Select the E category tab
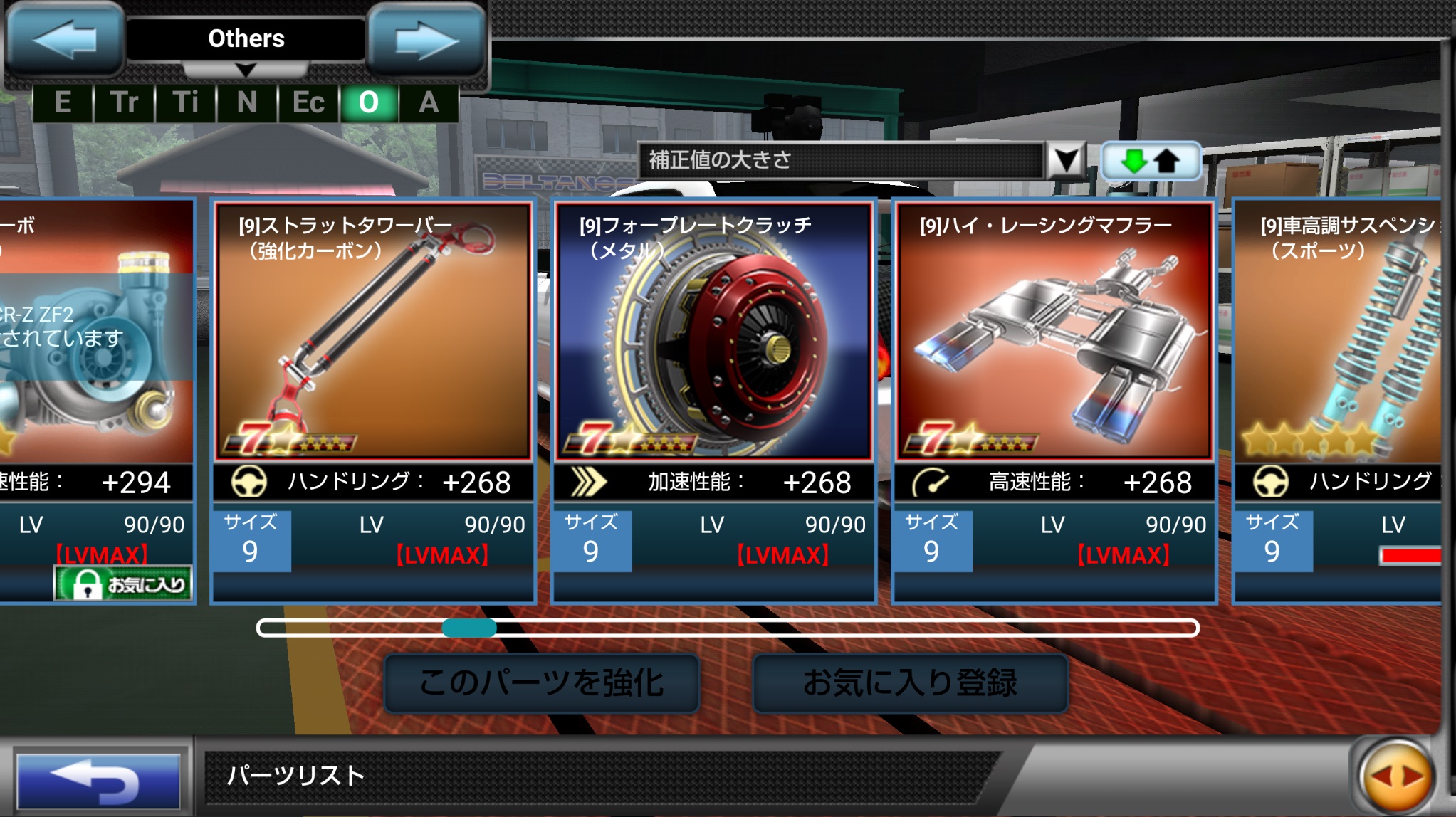Image resolution: width=1456 pixels, height=817 pixels. (x=63, y=104)
